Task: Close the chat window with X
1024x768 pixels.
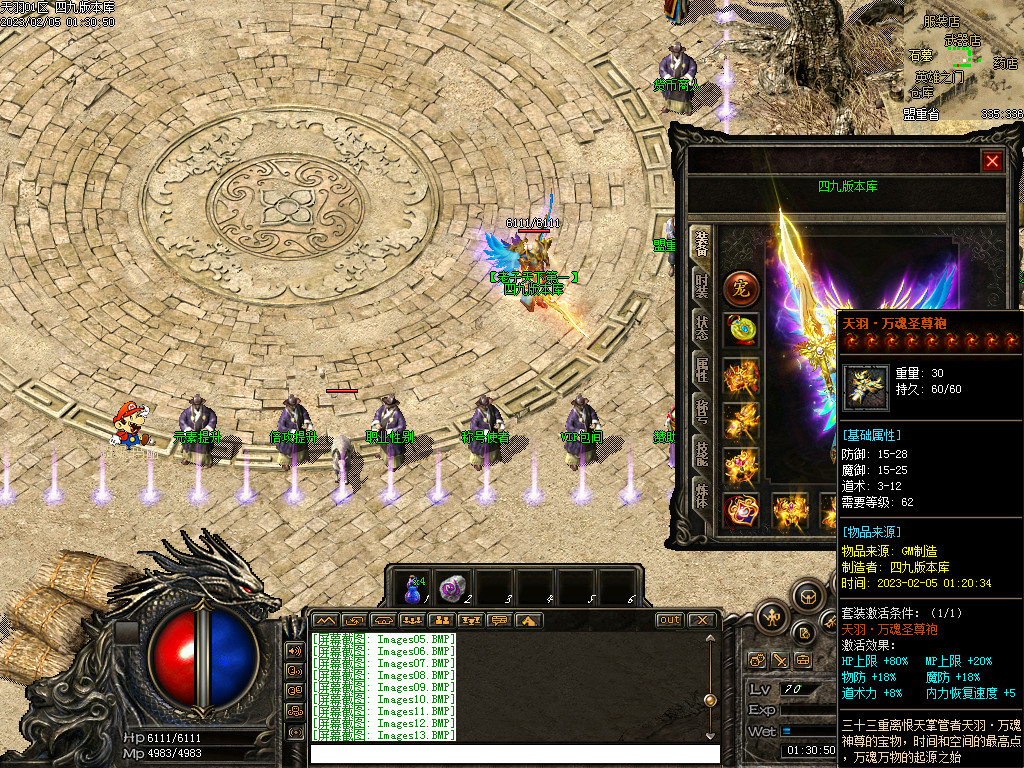Action: point(702,620)
